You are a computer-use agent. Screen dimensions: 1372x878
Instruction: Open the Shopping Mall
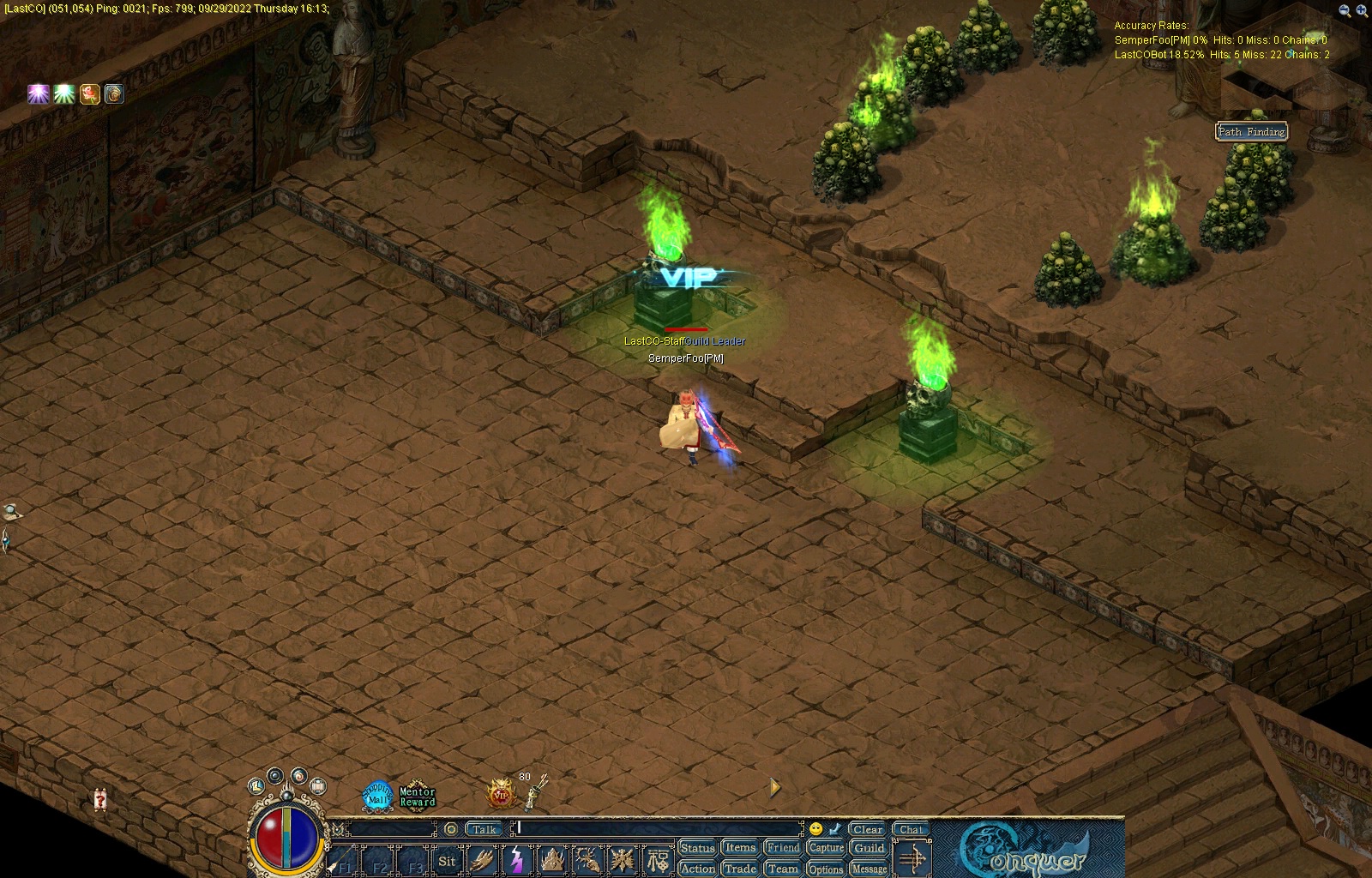coord(377,796)
